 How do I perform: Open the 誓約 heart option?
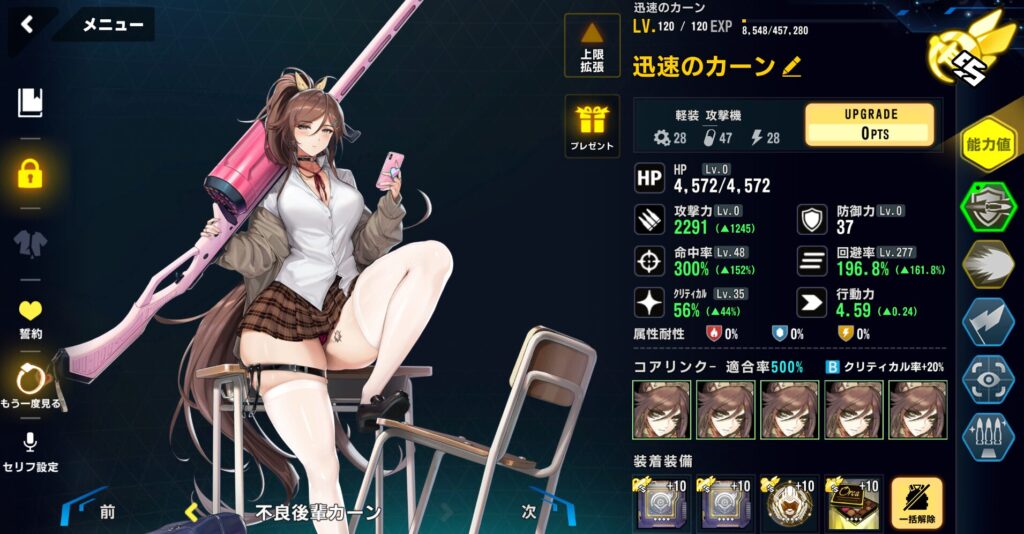point(30,318)
